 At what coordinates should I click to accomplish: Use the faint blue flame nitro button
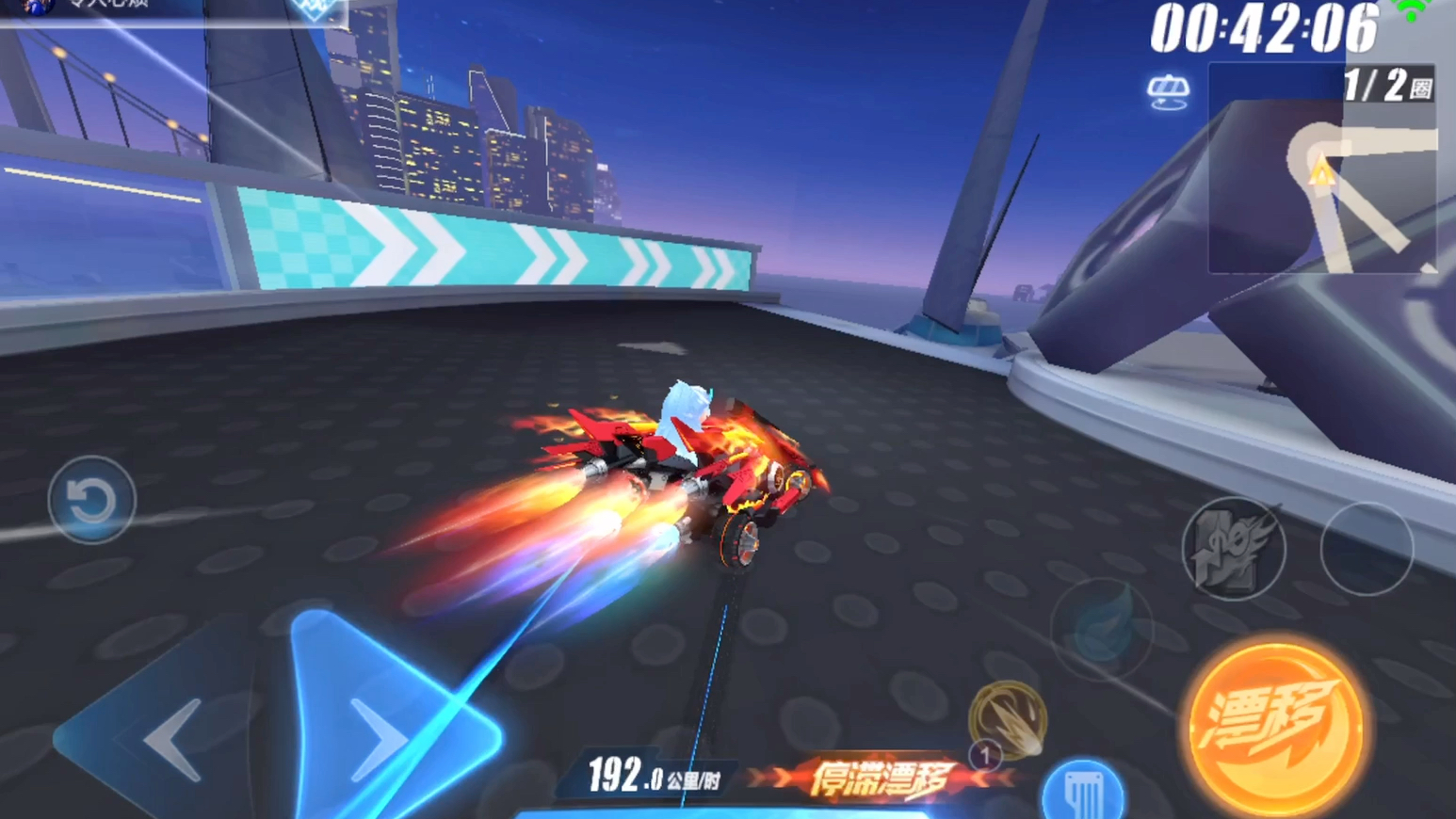coord(1102,628)
